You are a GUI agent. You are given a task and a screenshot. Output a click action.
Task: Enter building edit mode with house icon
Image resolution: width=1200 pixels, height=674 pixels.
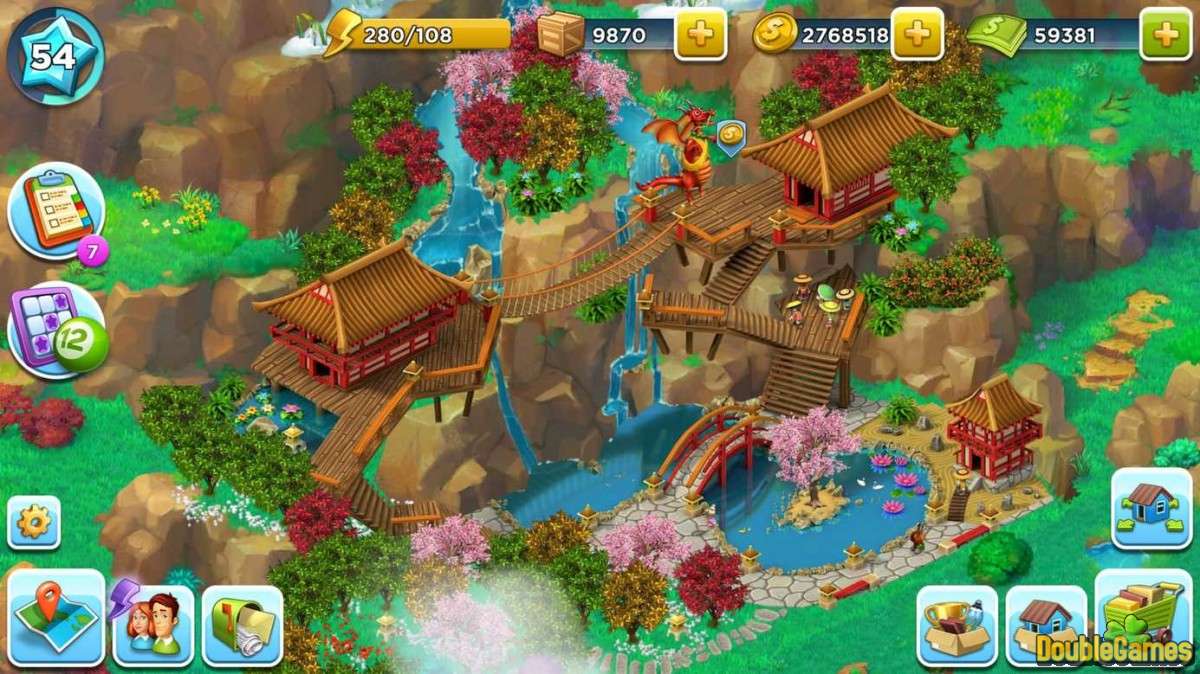point(1150,508)
